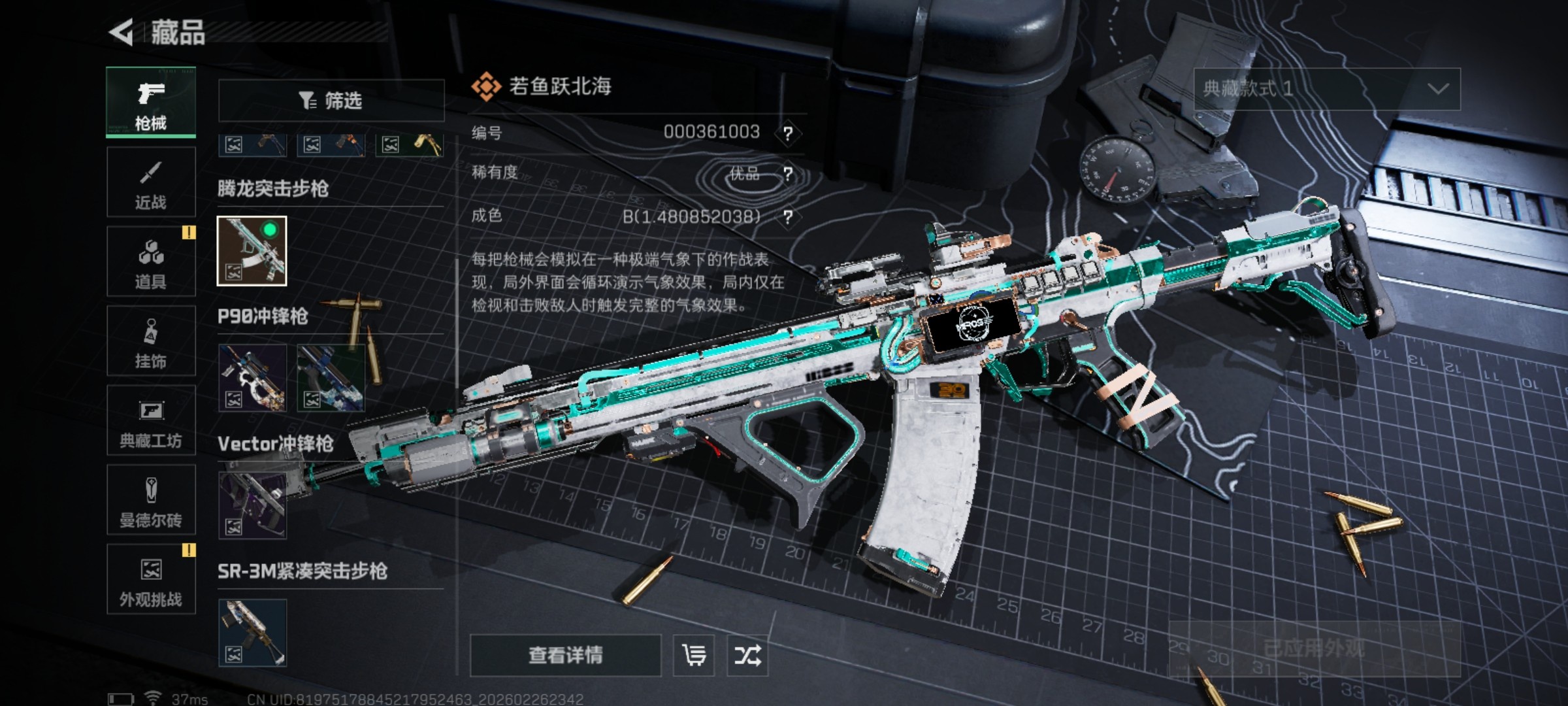The image size is (1568, 706).
Task: Go back using the arrow beside 藏品
Action: pyautogui.click(x=122, y=33)
